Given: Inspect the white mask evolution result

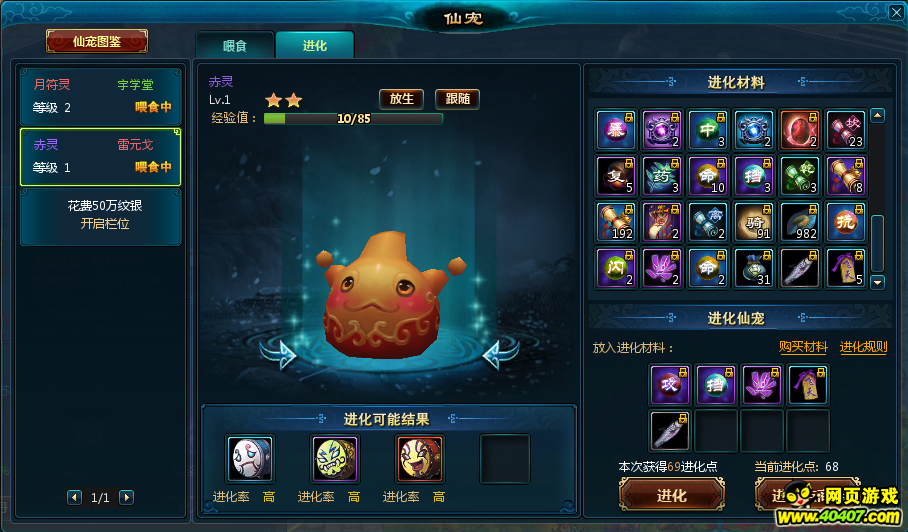Looking at the screenshot, I should click(249, 459).
